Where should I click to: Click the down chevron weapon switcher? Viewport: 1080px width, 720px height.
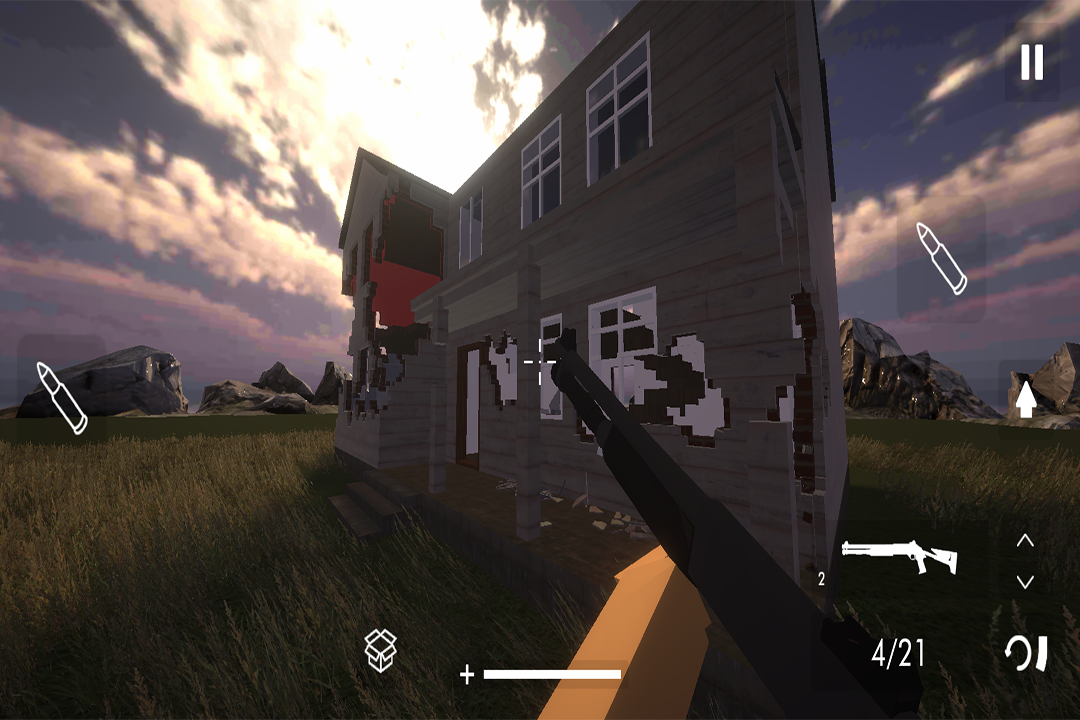click(x=1025, y=581)
